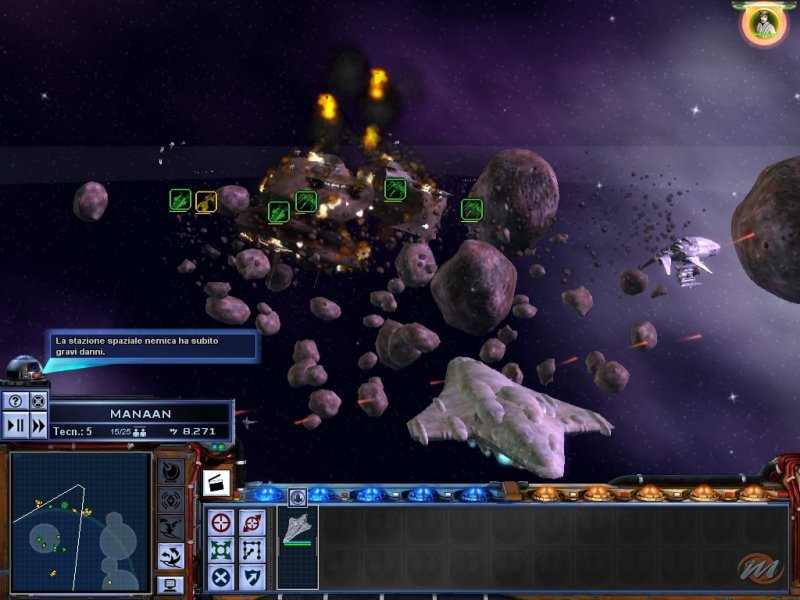Screen dimensions: 800x600
Task: Choose the waypoint path command
Action: 252,549
